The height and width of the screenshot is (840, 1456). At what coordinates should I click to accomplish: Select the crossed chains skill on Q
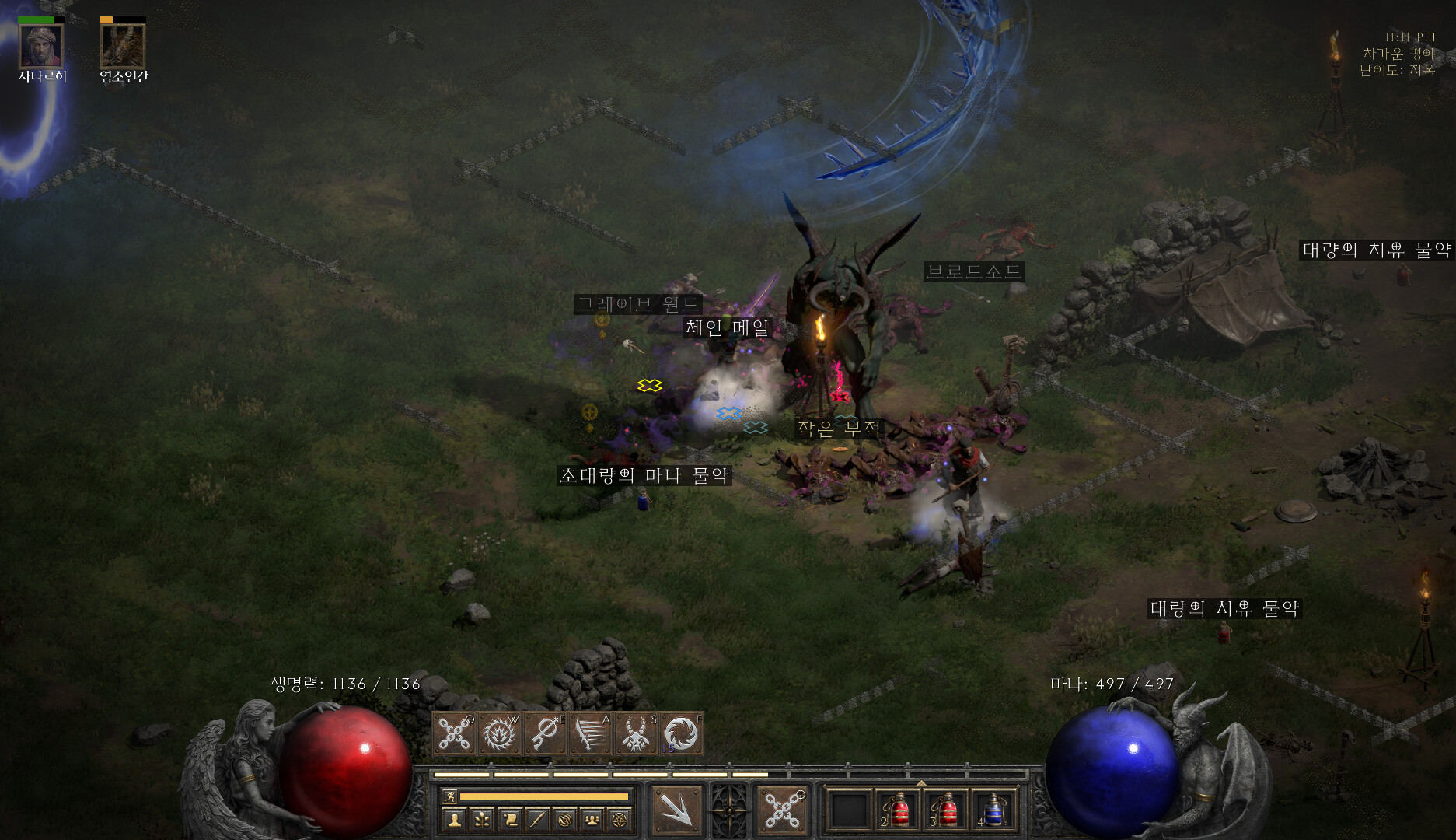coord(455,733)
